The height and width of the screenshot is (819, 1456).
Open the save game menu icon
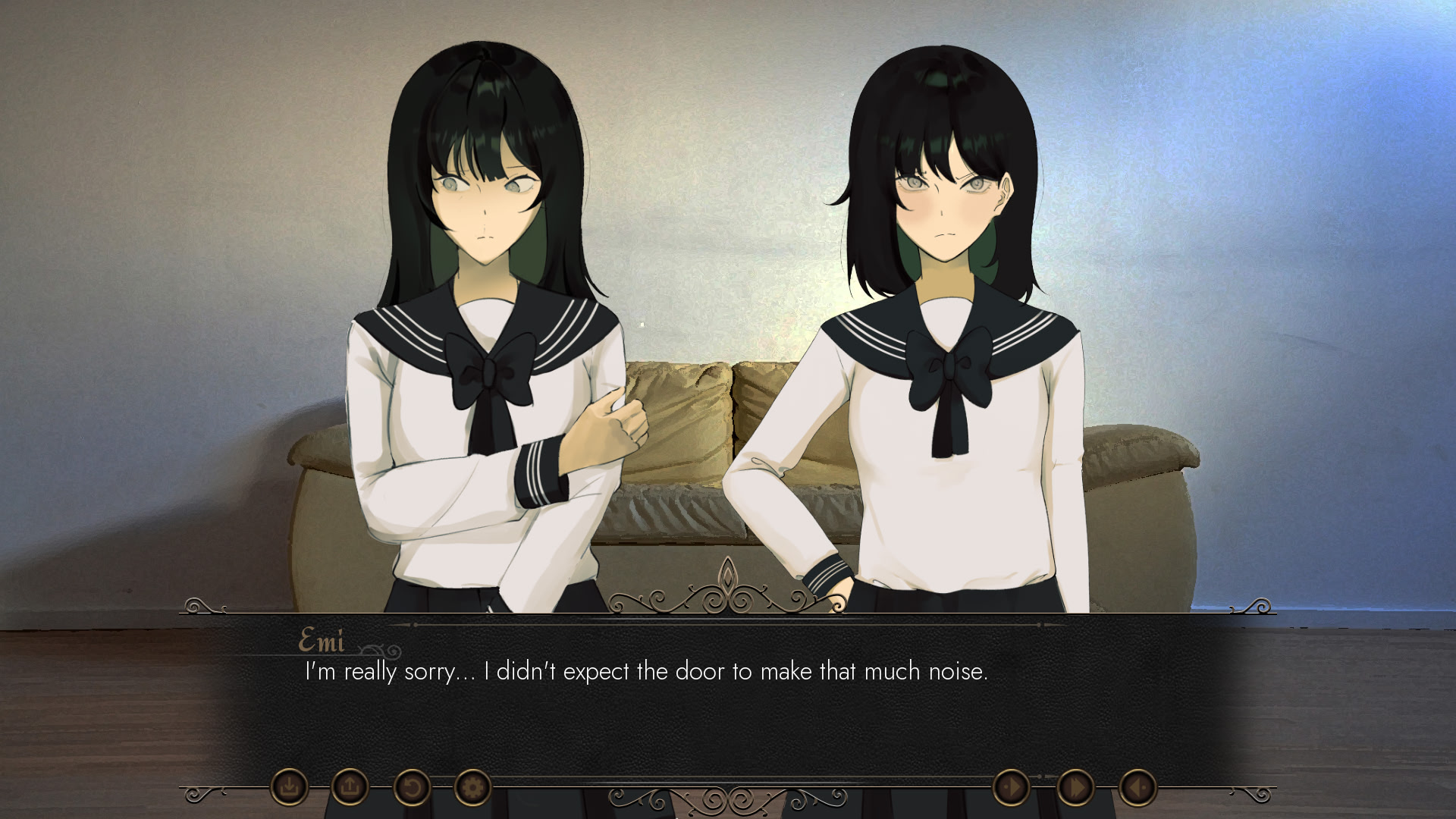point(289,787)
